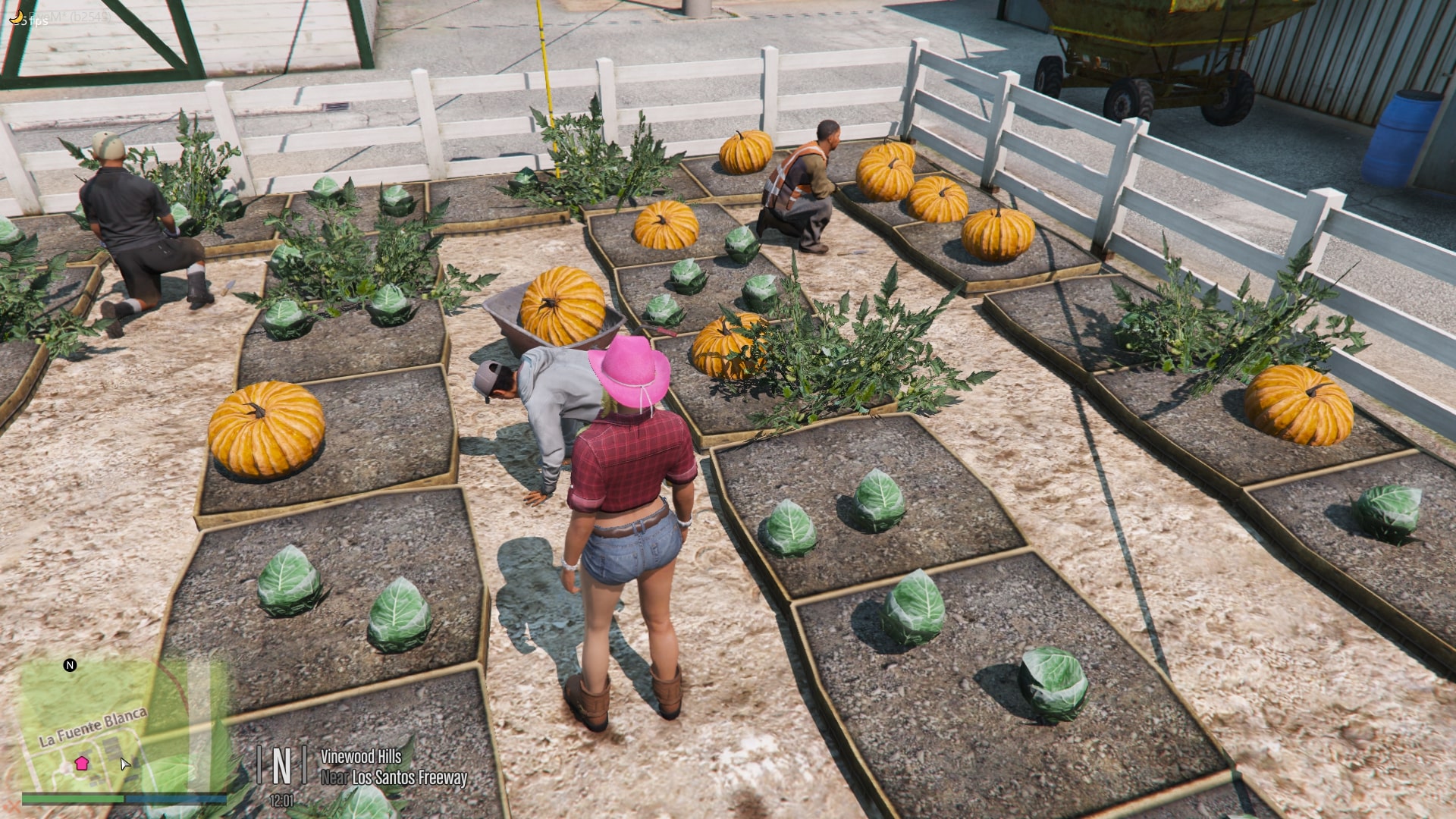Screen dimensions: 1456x819
Task: Click the north indicator on the minimap
Action: point(70,665)
